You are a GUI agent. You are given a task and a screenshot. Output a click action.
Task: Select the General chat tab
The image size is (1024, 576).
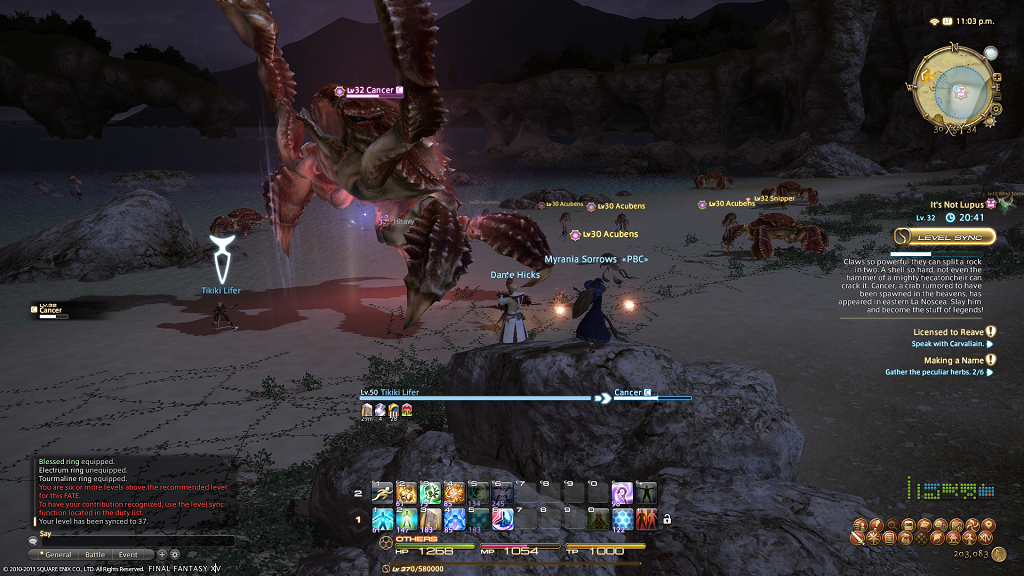coord(55,554)
